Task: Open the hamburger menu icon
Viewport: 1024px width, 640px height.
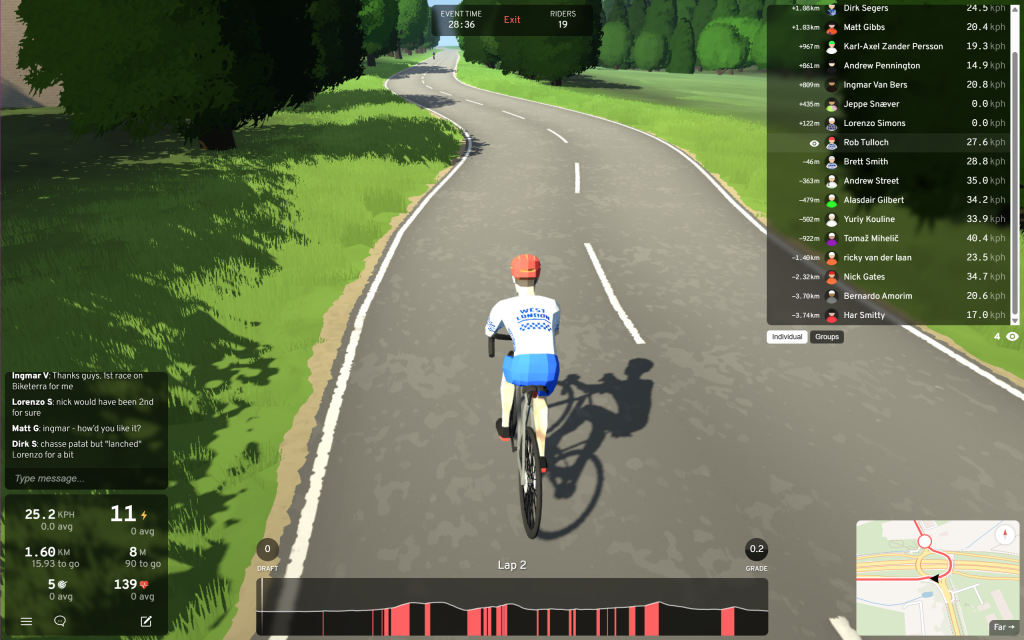Action: 27,621
